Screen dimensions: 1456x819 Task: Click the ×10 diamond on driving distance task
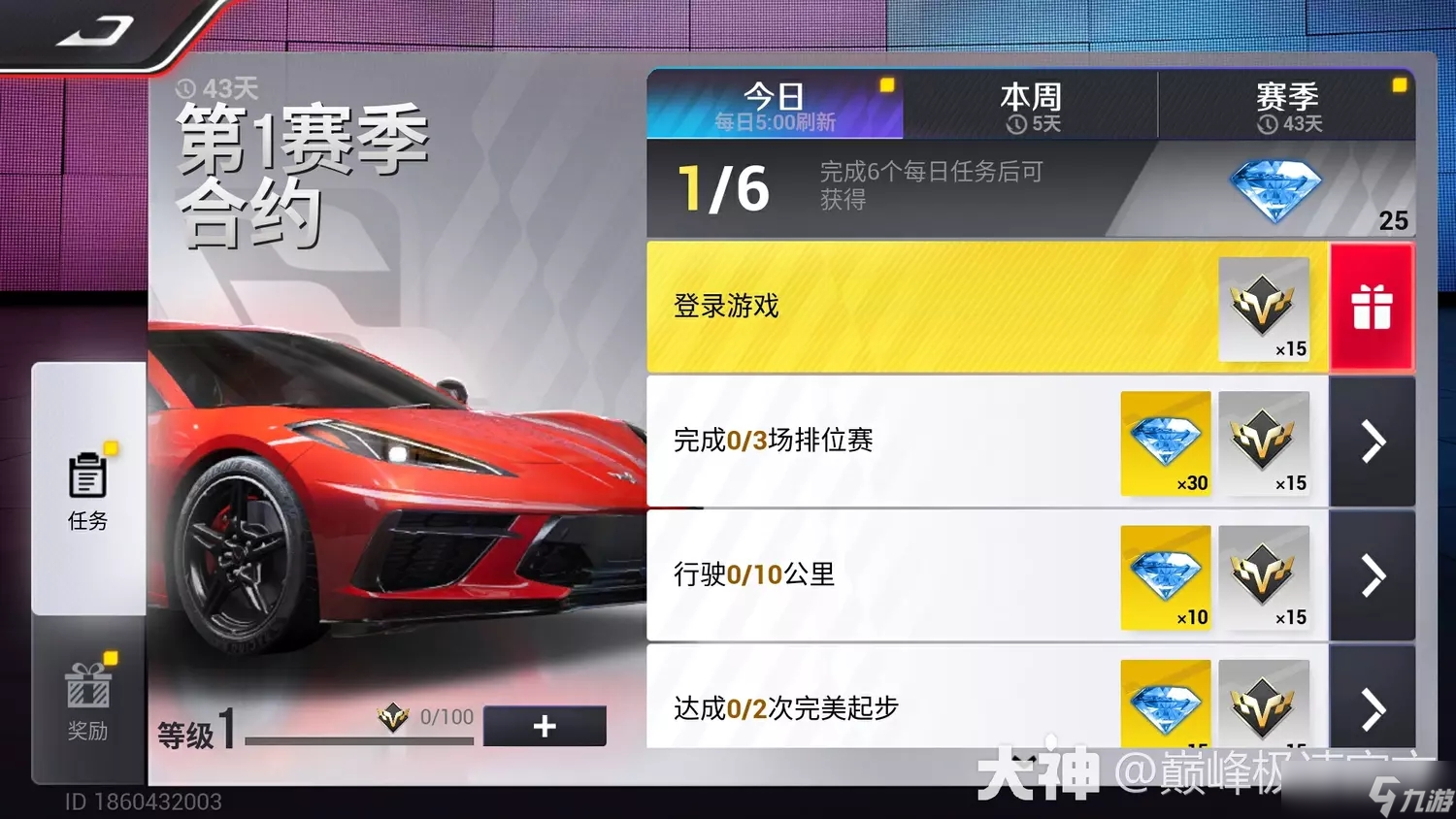(1165, 577)
